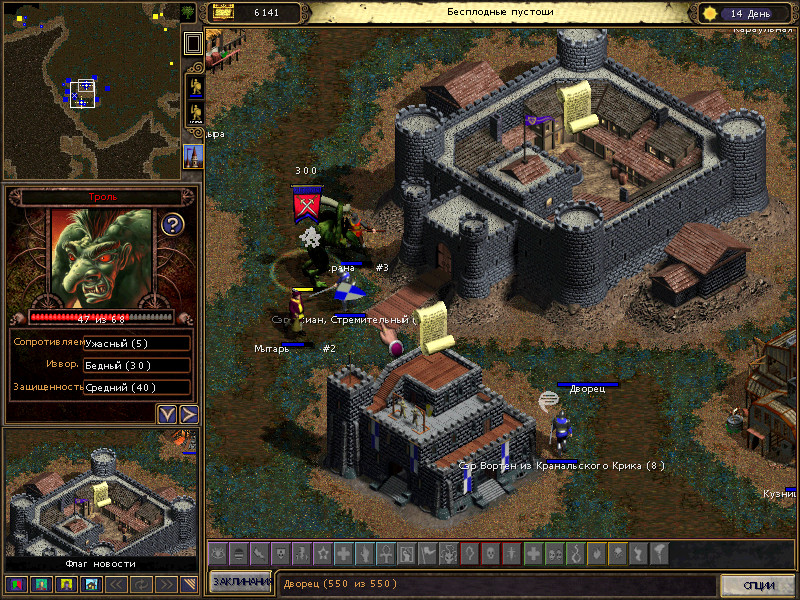The image size is (800, 600).
Task: Click the empty square frame button
Action: point(194,43)
